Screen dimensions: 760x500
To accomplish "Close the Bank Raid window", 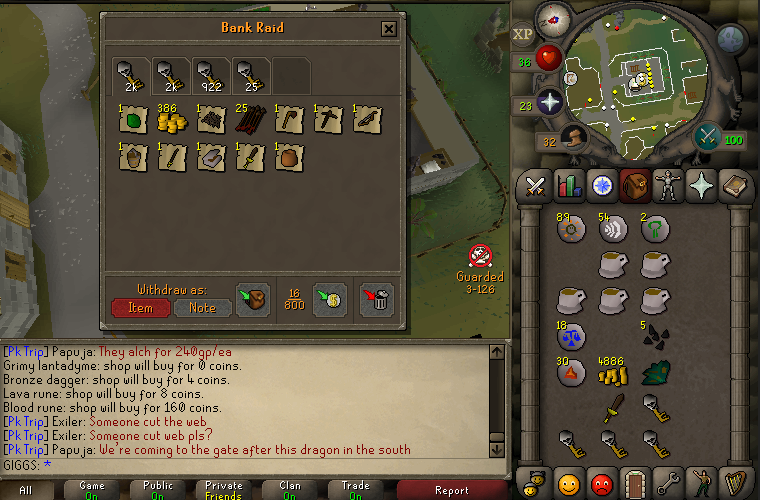I will tap(389, 29).
